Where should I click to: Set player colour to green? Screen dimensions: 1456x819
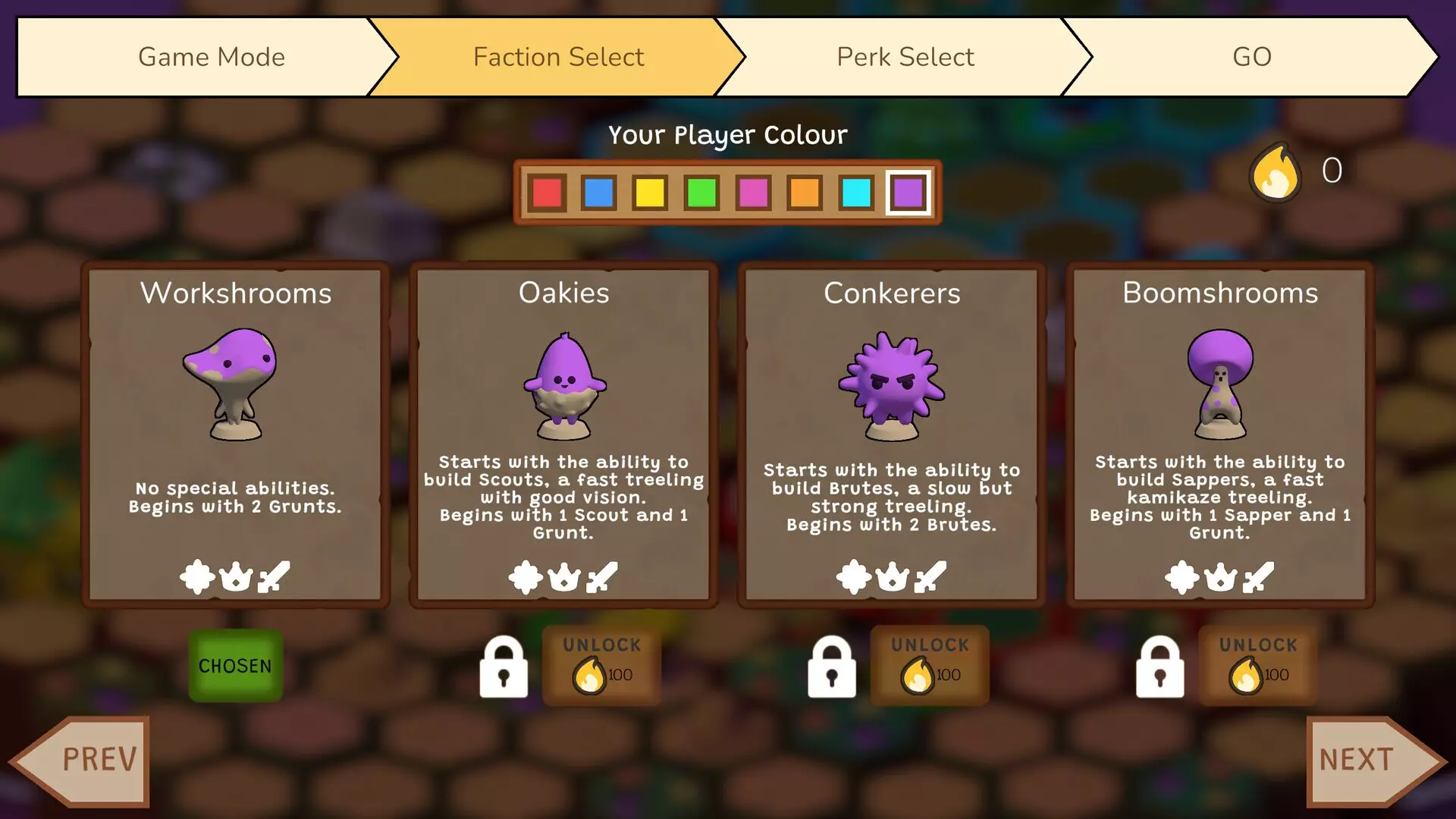(701, 193)
